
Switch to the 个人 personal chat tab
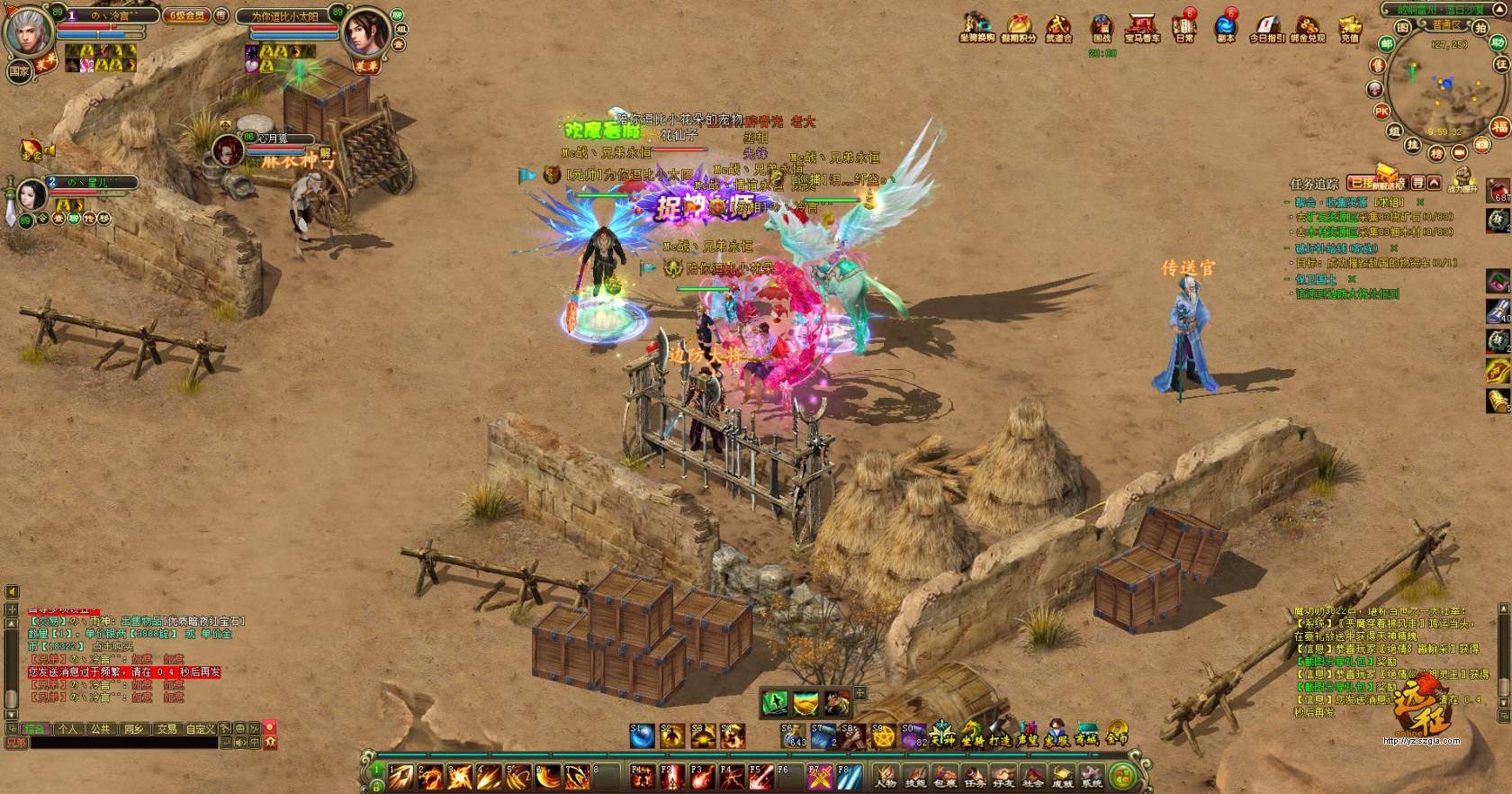[67, 729]
